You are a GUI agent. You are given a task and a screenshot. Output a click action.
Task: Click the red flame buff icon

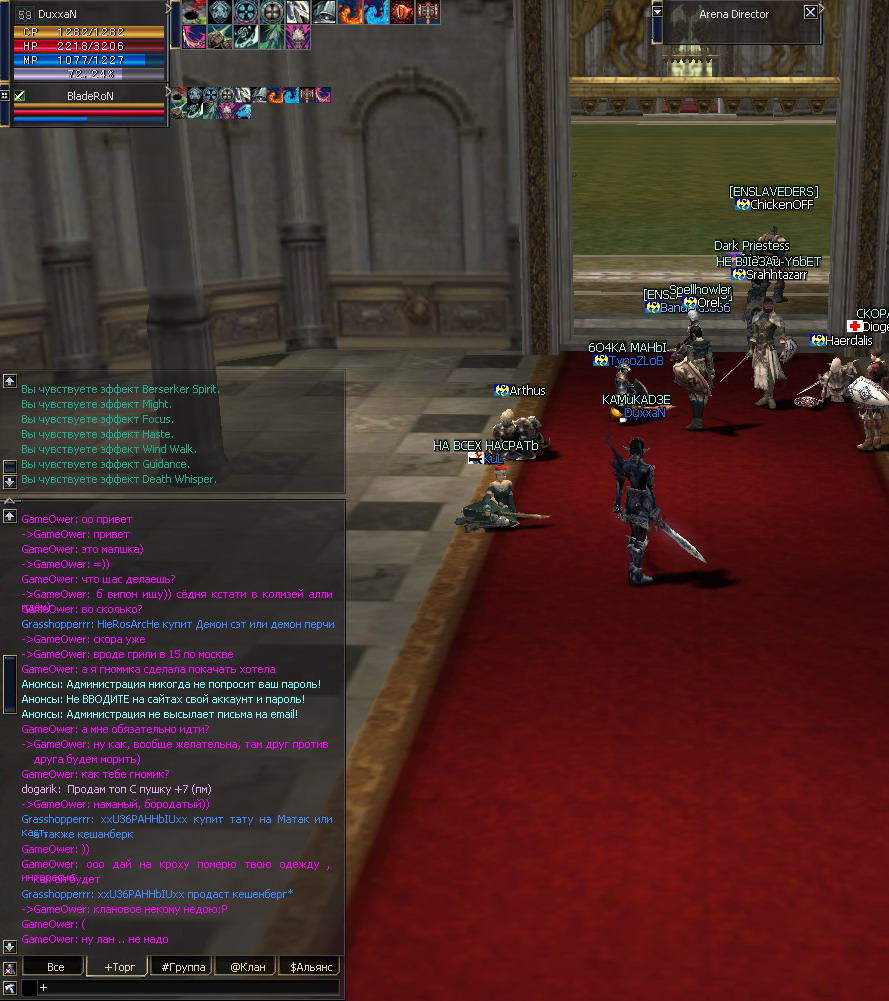[351, 13]
